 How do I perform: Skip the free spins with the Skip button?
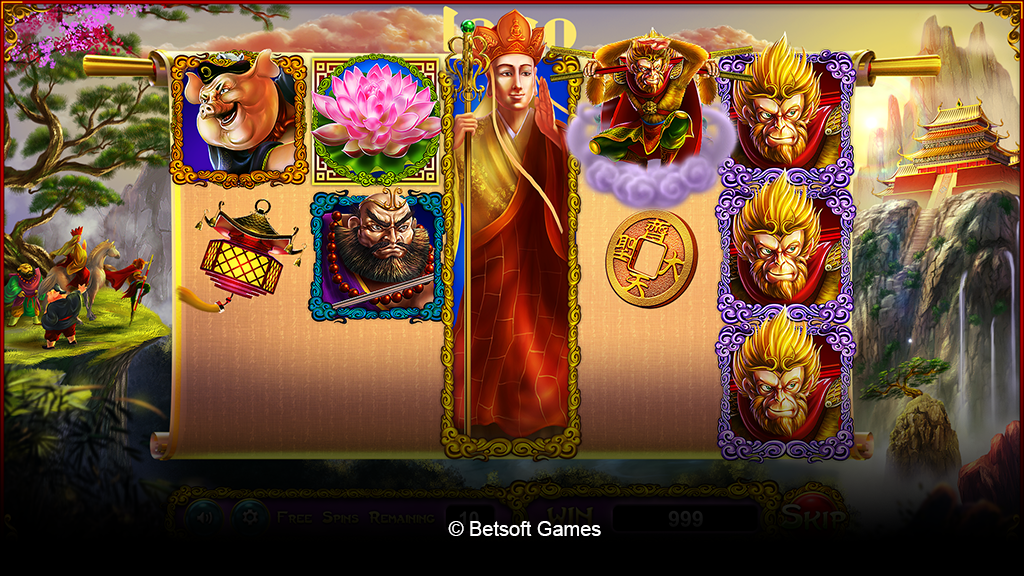click(x=813, y=516)
